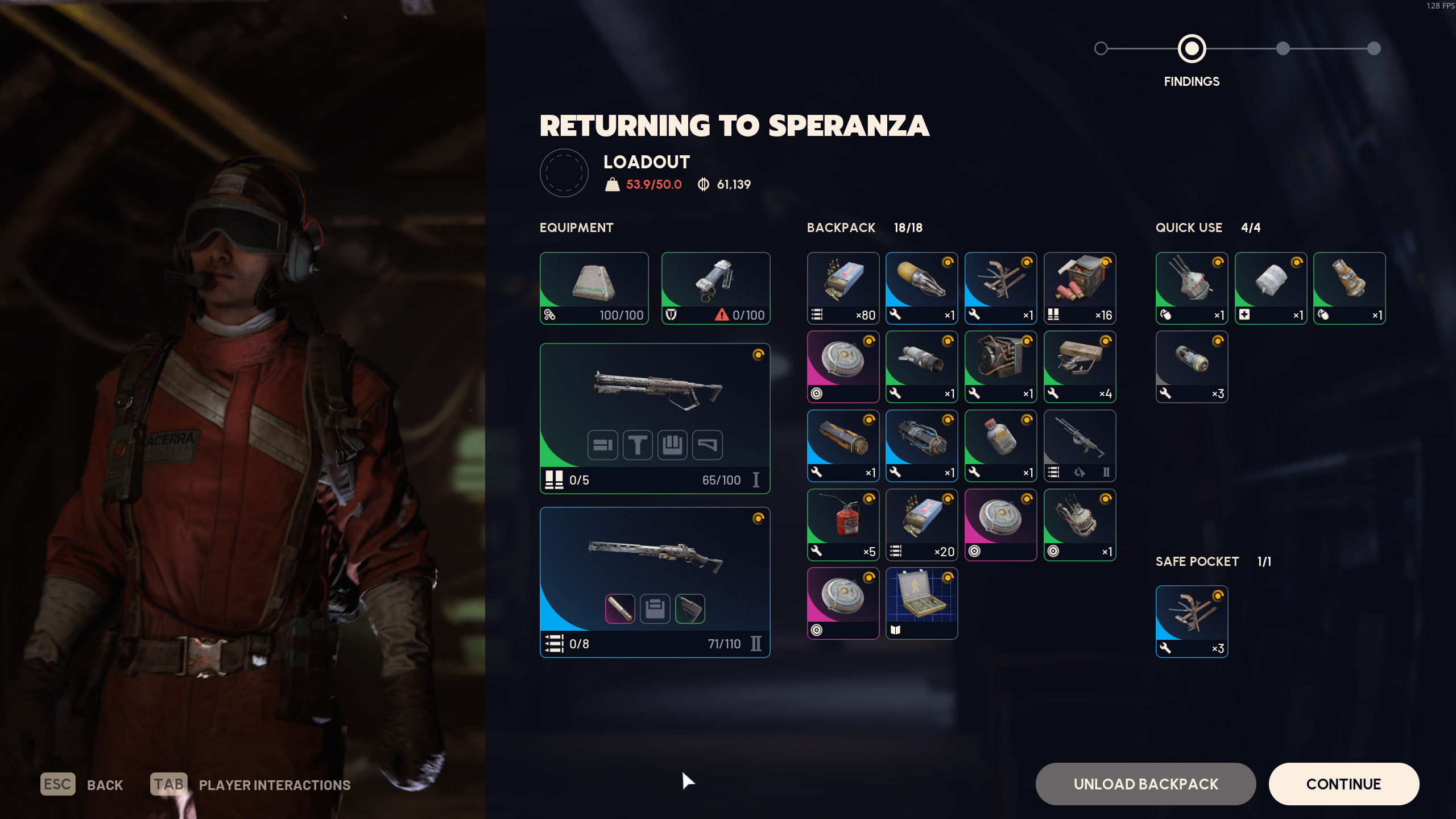Image resolution: width=1456 pixels, height=819 pixels.
Task: Click the empty loadout emblem circle
Action: point(564,173)
